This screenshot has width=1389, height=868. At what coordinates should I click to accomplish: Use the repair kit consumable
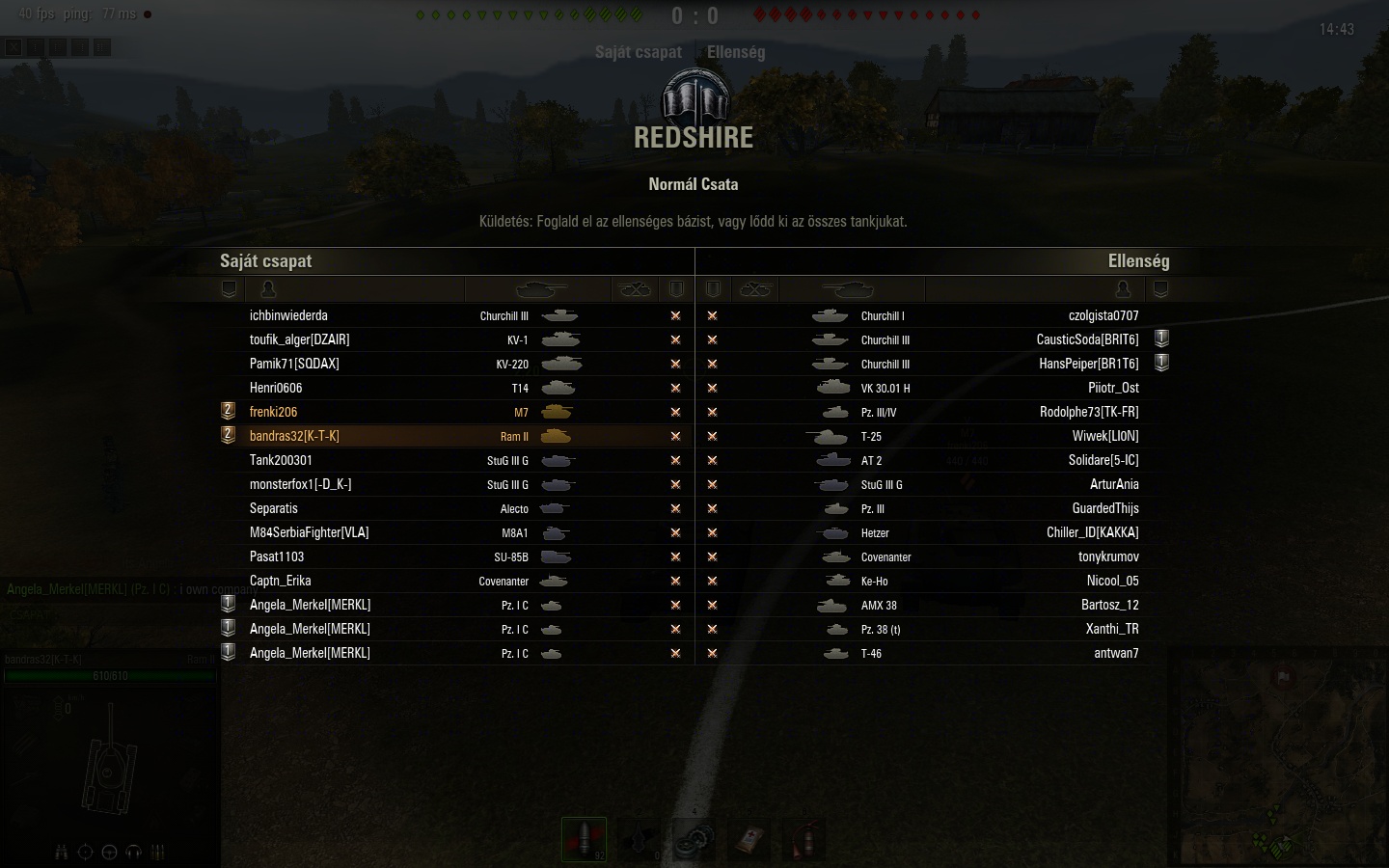point(694,839)
